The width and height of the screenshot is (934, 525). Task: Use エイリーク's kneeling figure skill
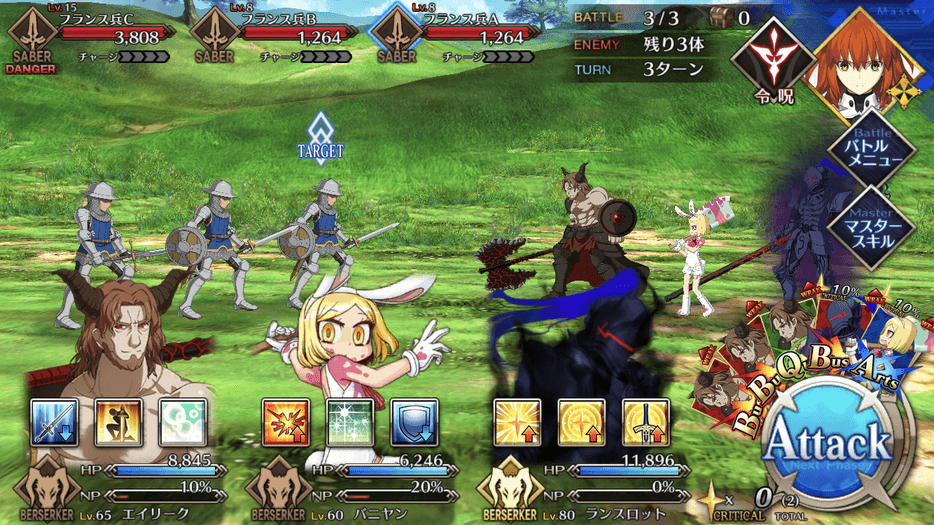(x=118, y=422)
